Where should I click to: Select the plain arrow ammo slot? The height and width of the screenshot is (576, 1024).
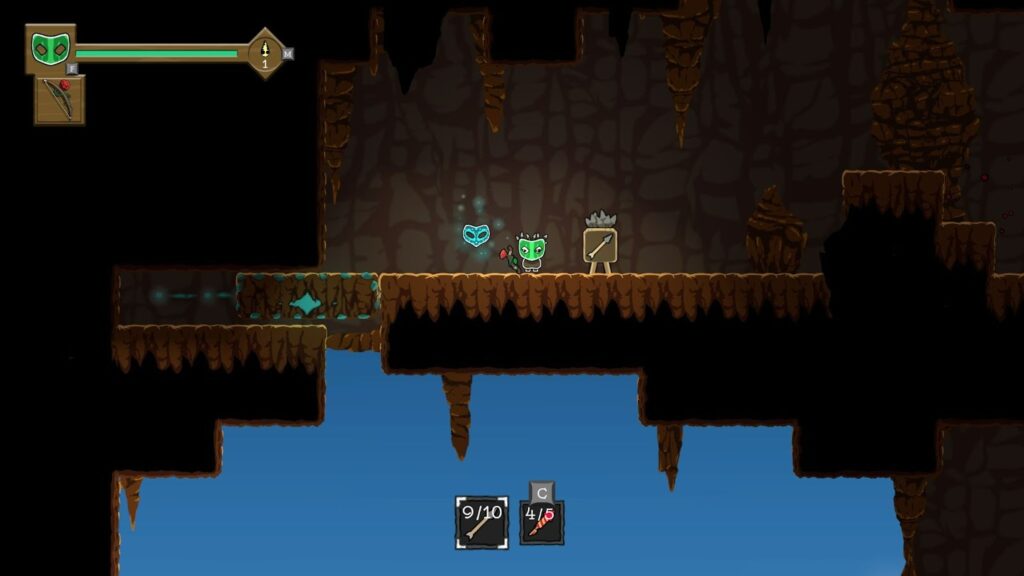pyautogui.click(x=481, y=522)
